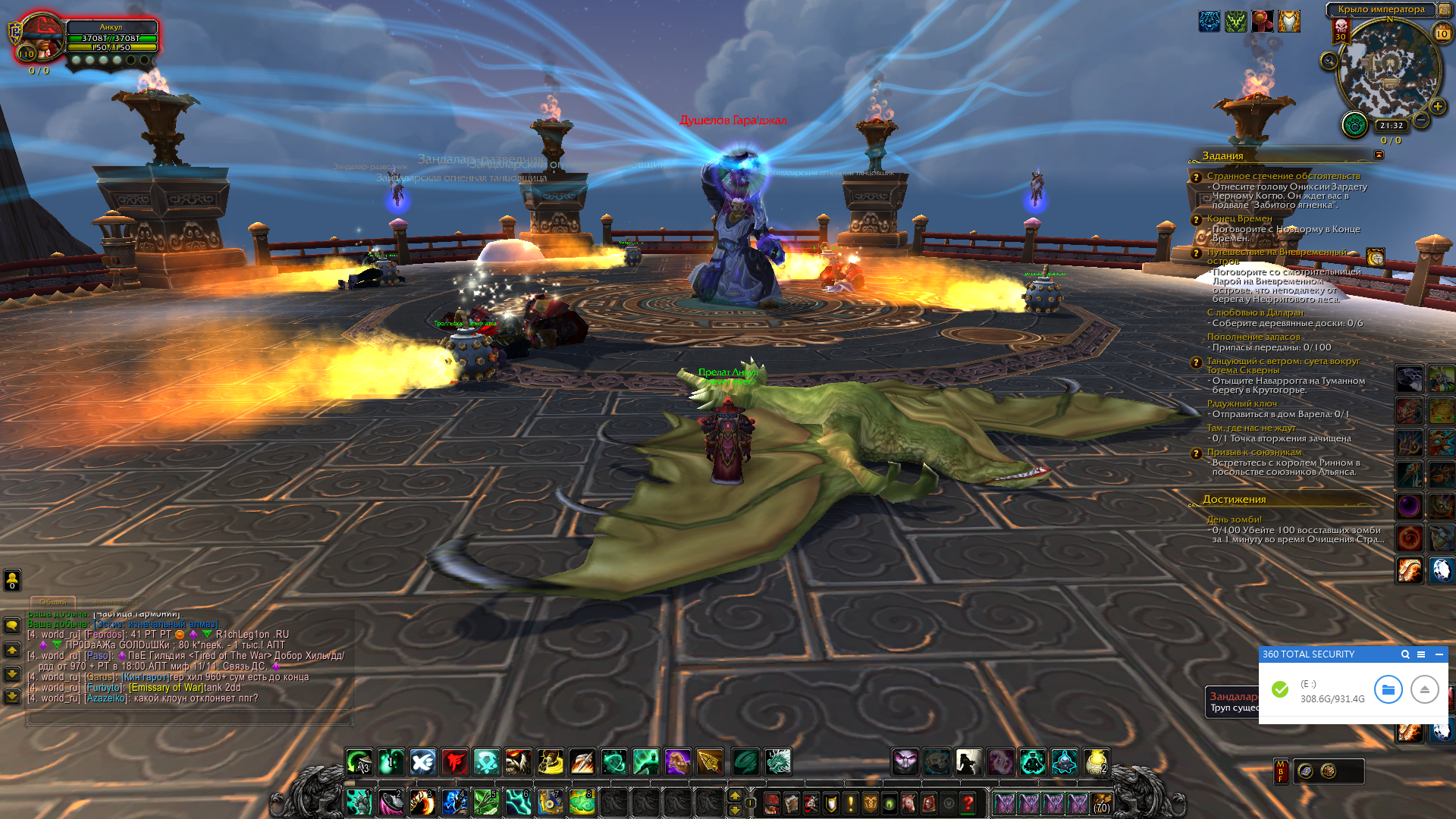Image resolution: width=1456 pixels, height=819 pixels.
Task: Open the E: drive folder in 360 popup
Action: click(1388, 689)
